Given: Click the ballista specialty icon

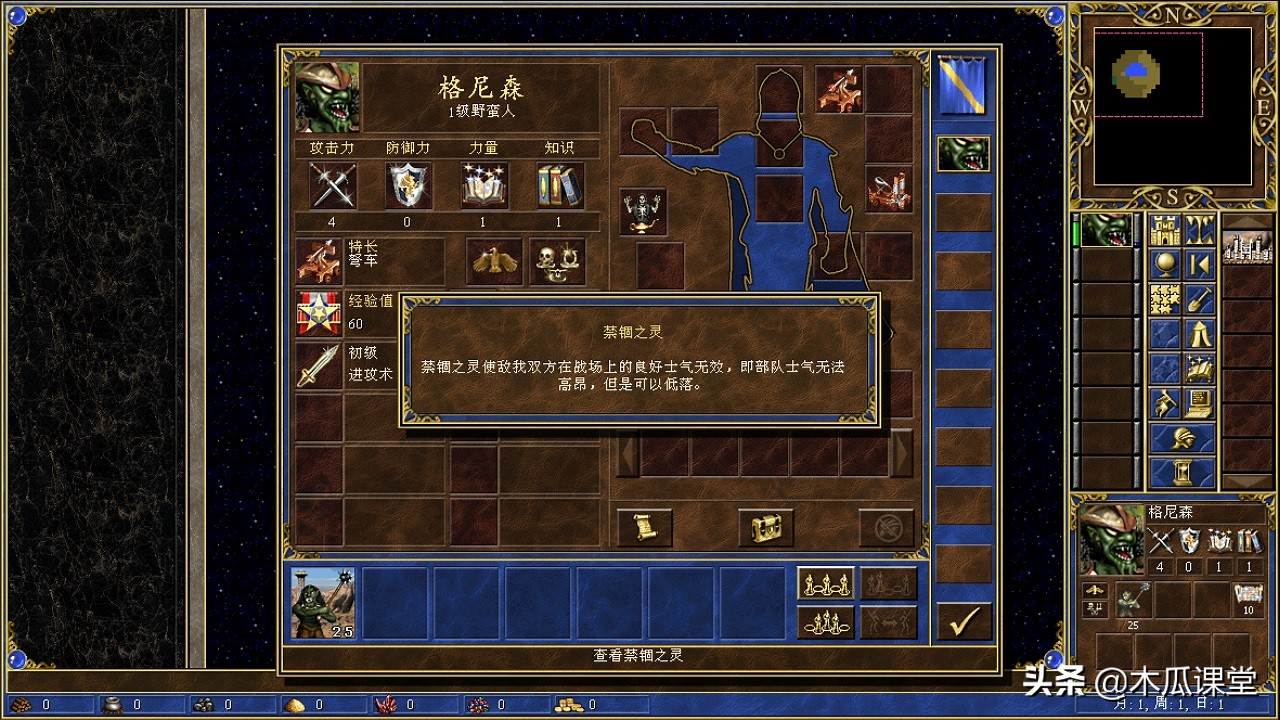Looking at the screenshot, I should [320, 260].
